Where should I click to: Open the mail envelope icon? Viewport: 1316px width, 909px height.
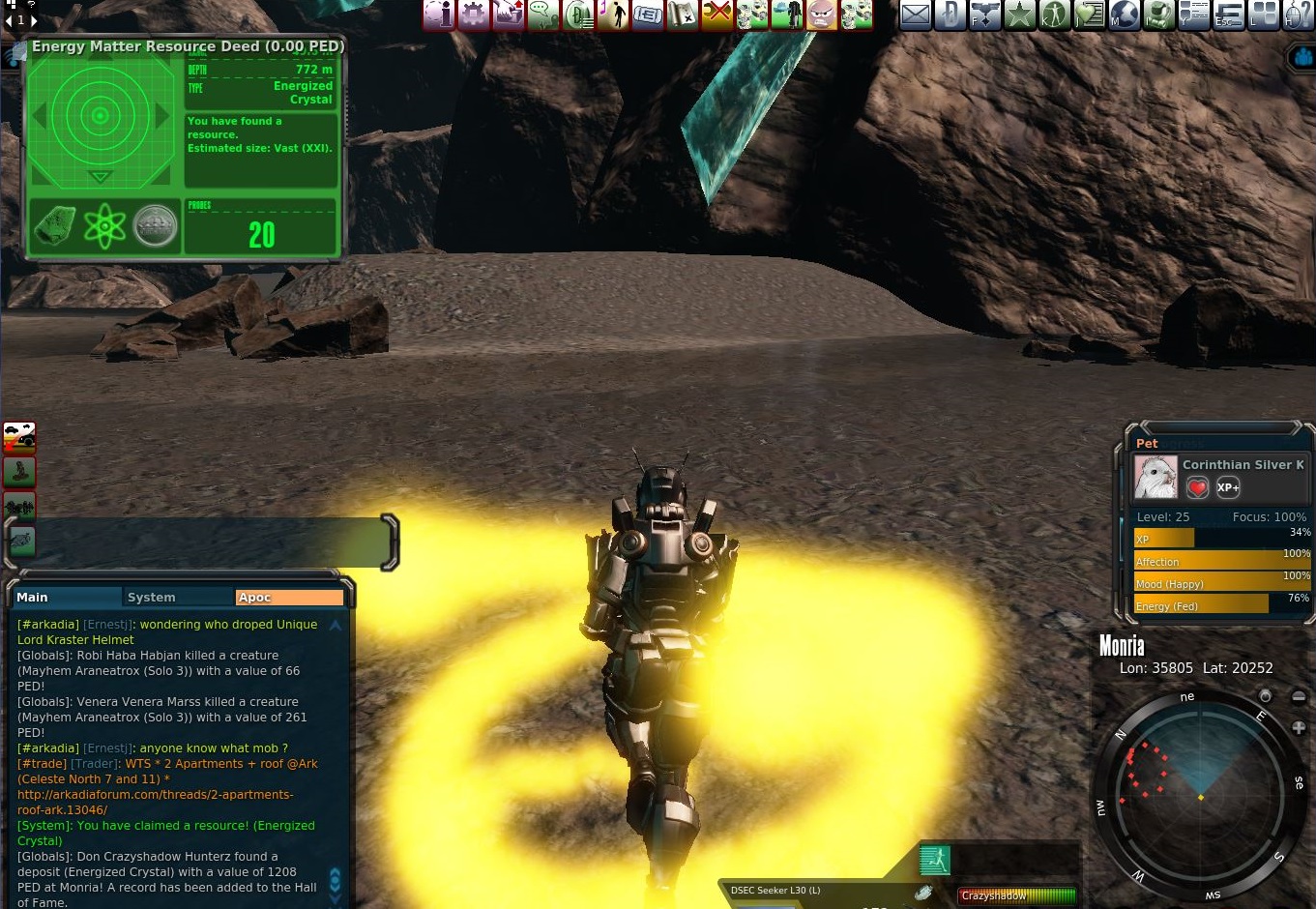tap(915, 15)
